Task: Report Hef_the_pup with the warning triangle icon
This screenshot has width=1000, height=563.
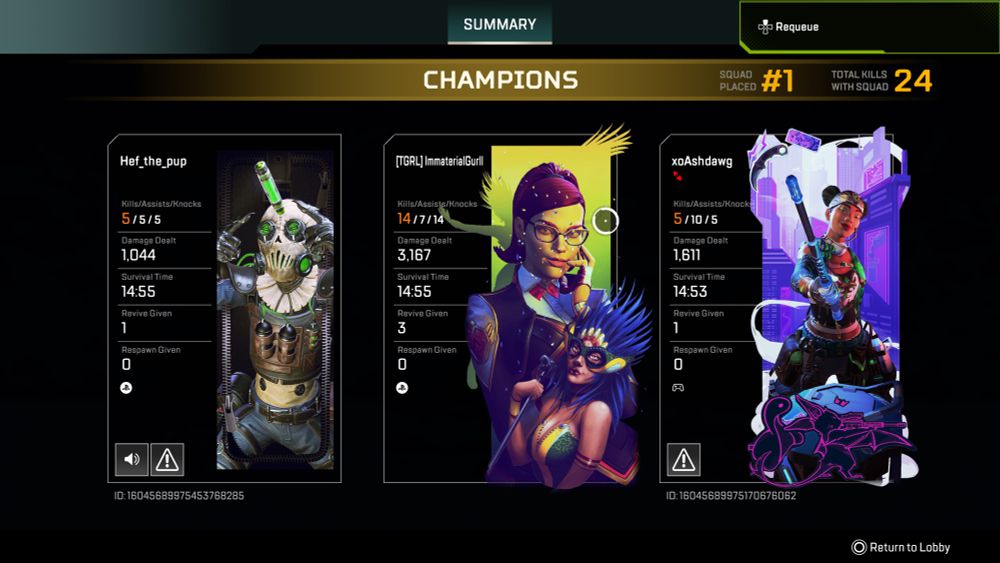Action: tap(167, 459)
